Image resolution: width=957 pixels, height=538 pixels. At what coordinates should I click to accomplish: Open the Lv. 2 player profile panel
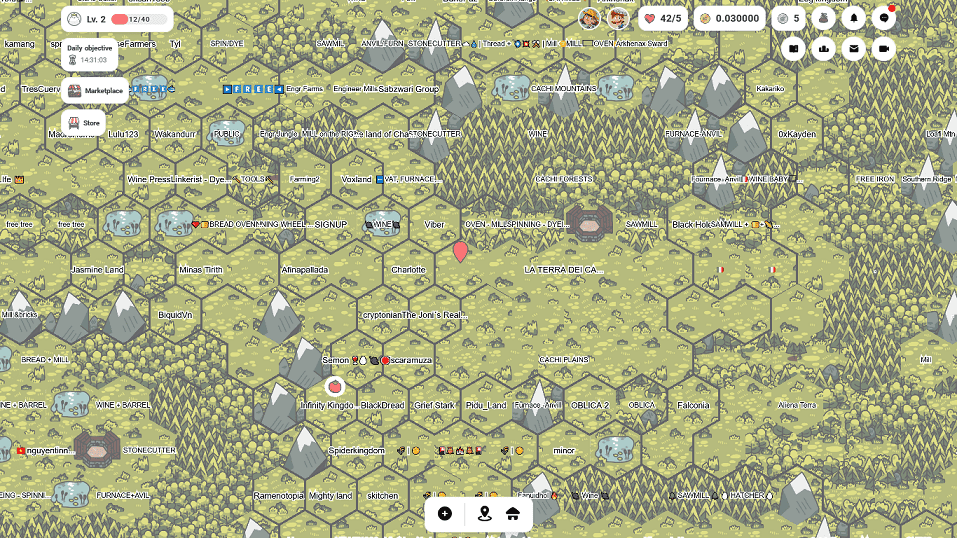116,19
